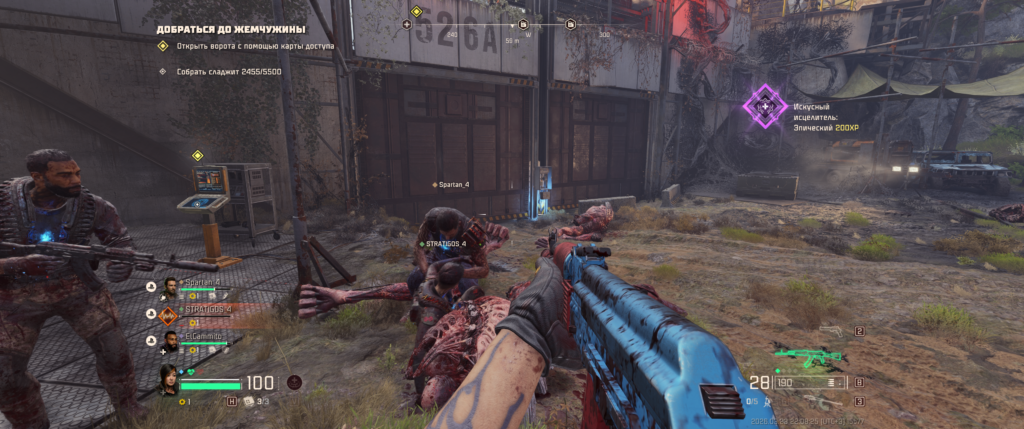This screenshot has height=429, width=1024.
Task: Click the round ability icon right of 100
Action: (x=294, y=381)
